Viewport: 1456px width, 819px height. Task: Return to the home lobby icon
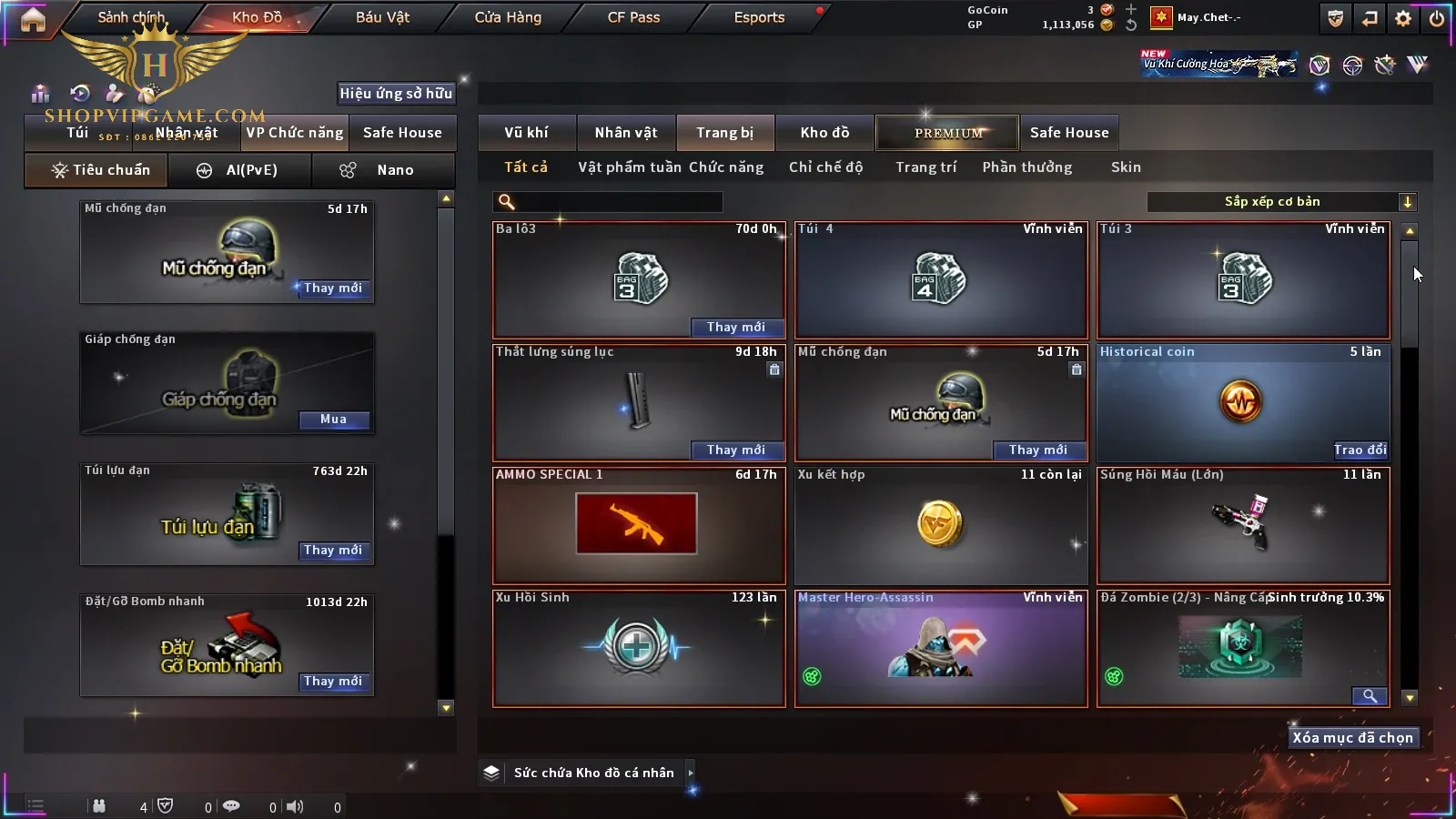click(x=33, y=19)
